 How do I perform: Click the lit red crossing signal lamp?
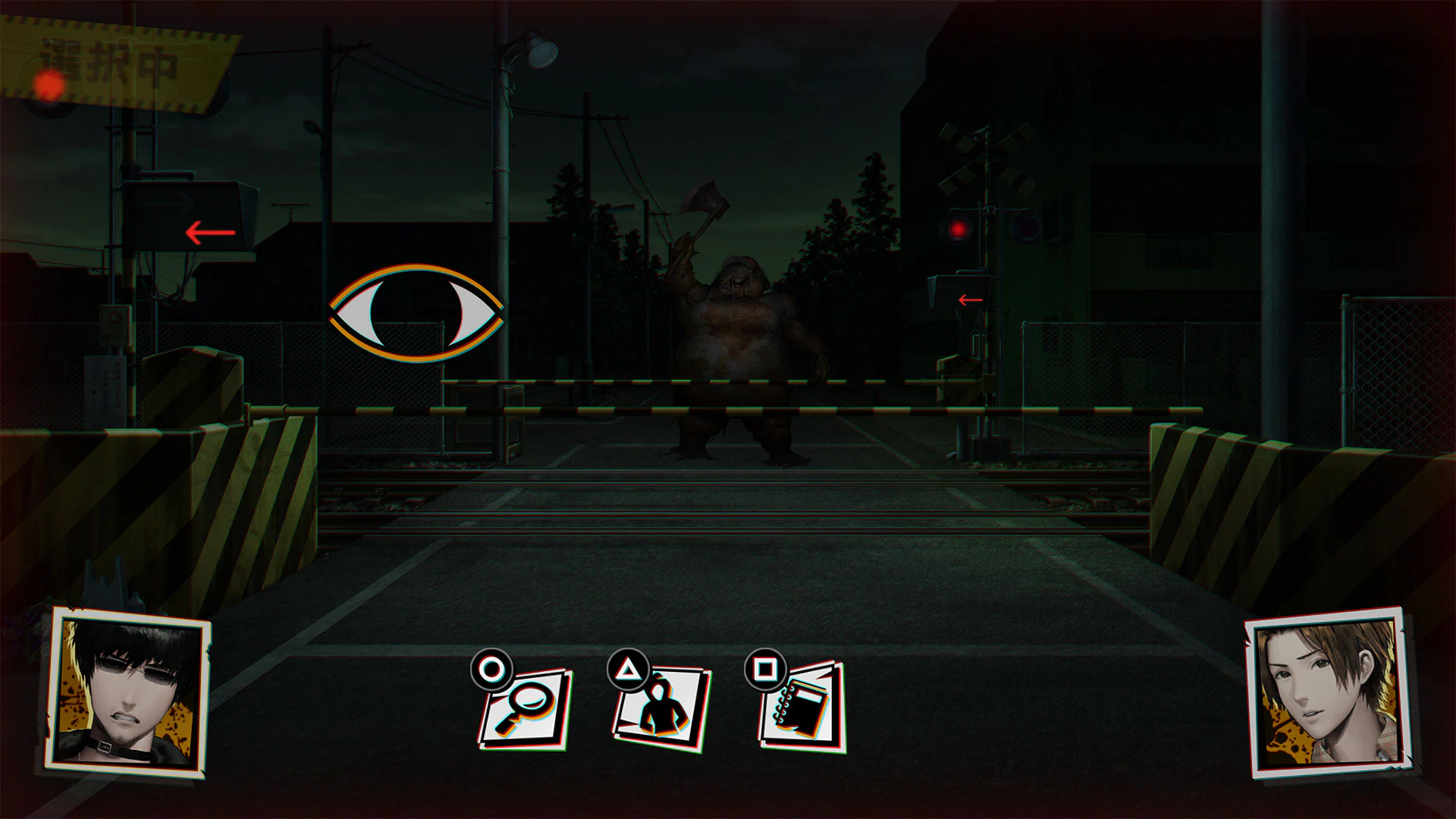tap(959, 227)
